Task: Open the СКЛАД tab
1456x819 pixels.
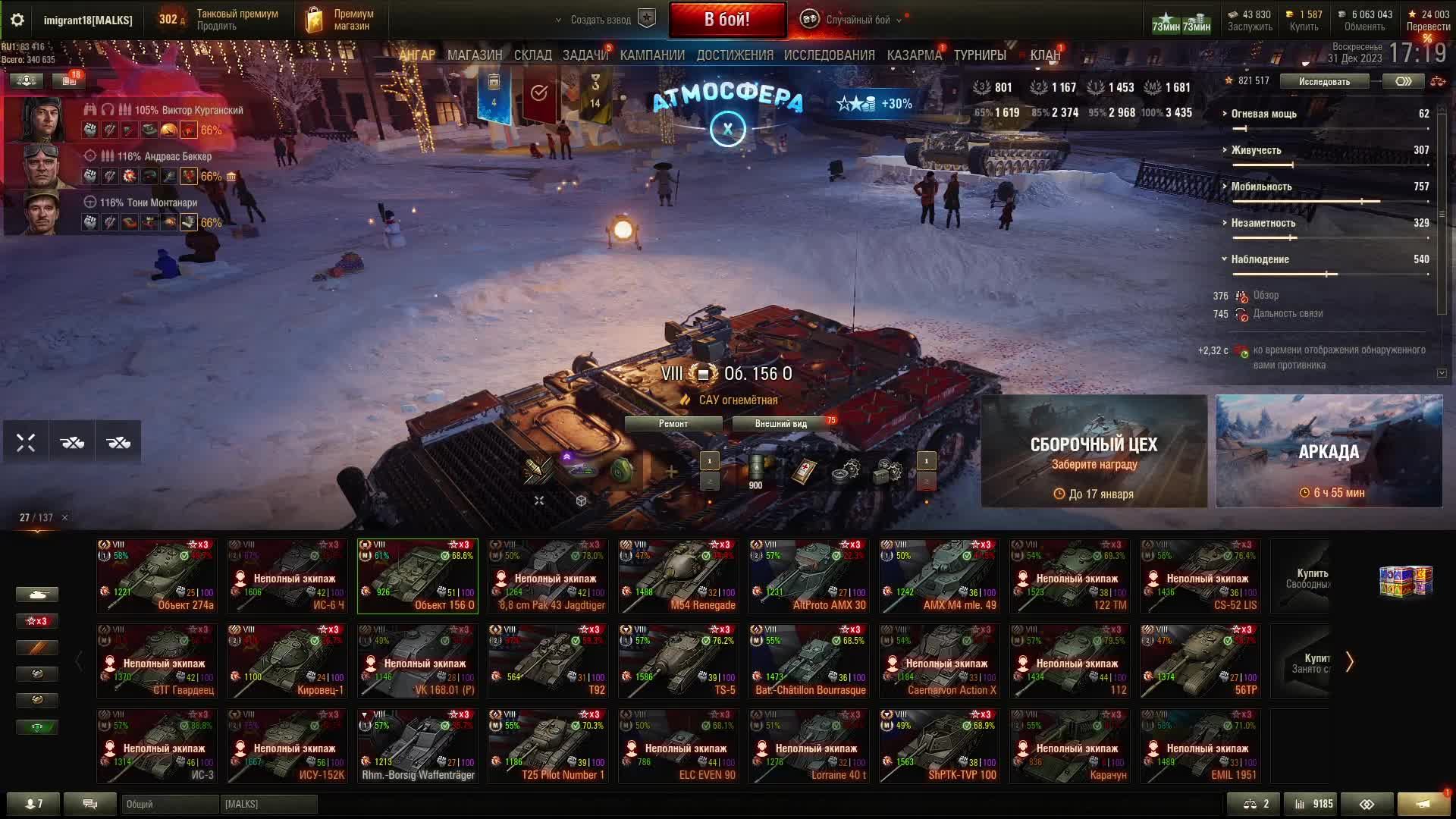Action: (x=532, y=55)
